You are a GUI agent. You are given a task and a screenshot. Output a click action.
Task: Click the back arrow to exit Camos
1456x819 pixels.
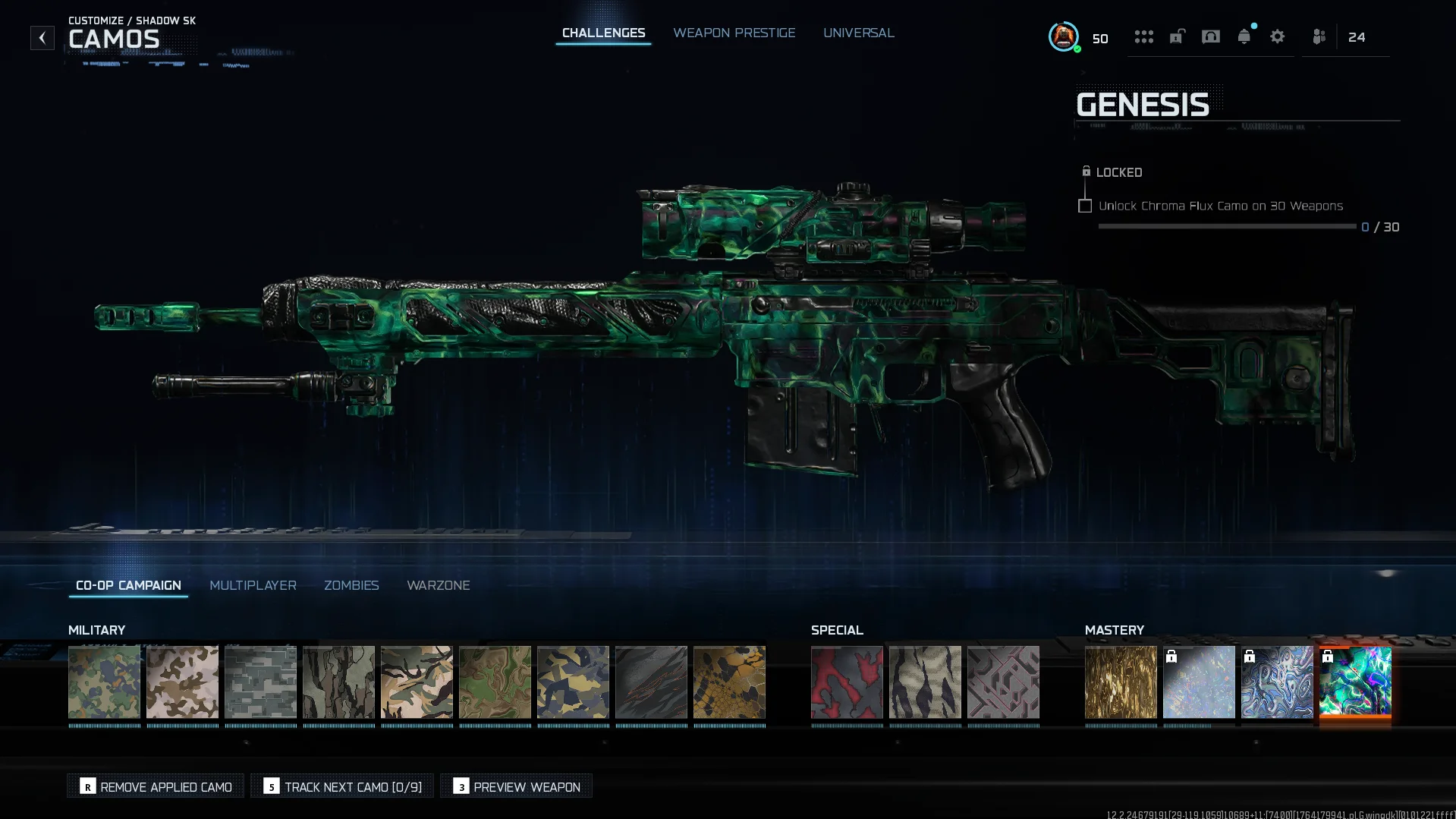(42, 37)
